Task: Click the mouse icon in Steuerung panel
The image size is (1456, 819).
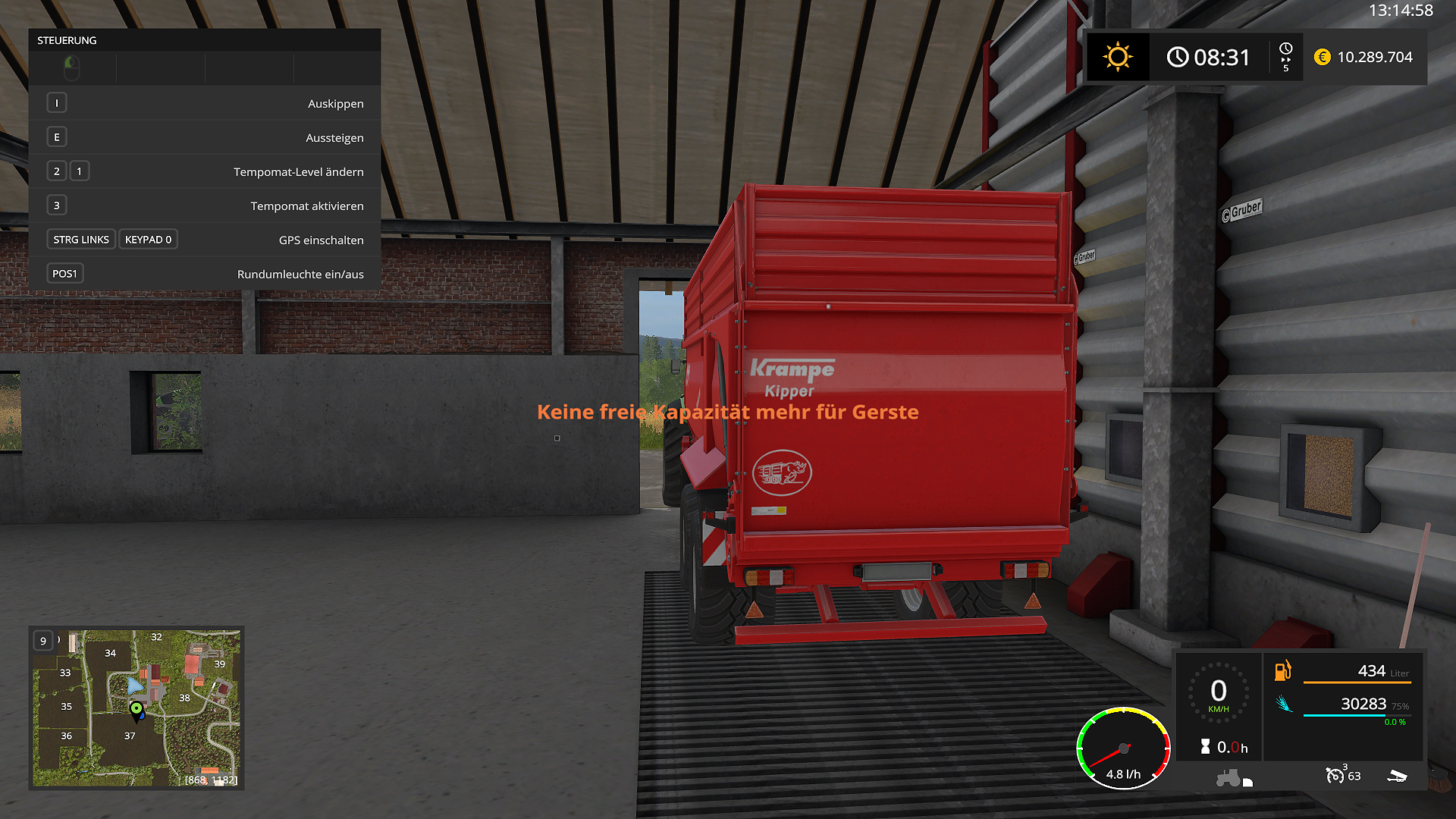Action: tap(72, 68)
